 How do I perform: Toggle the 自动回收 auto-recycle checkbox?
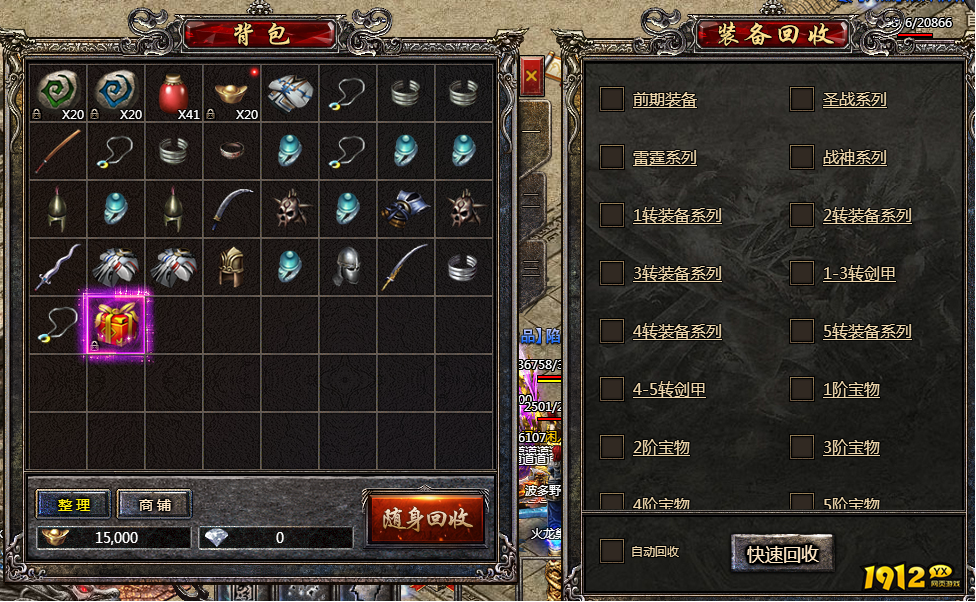coord(612,551)
